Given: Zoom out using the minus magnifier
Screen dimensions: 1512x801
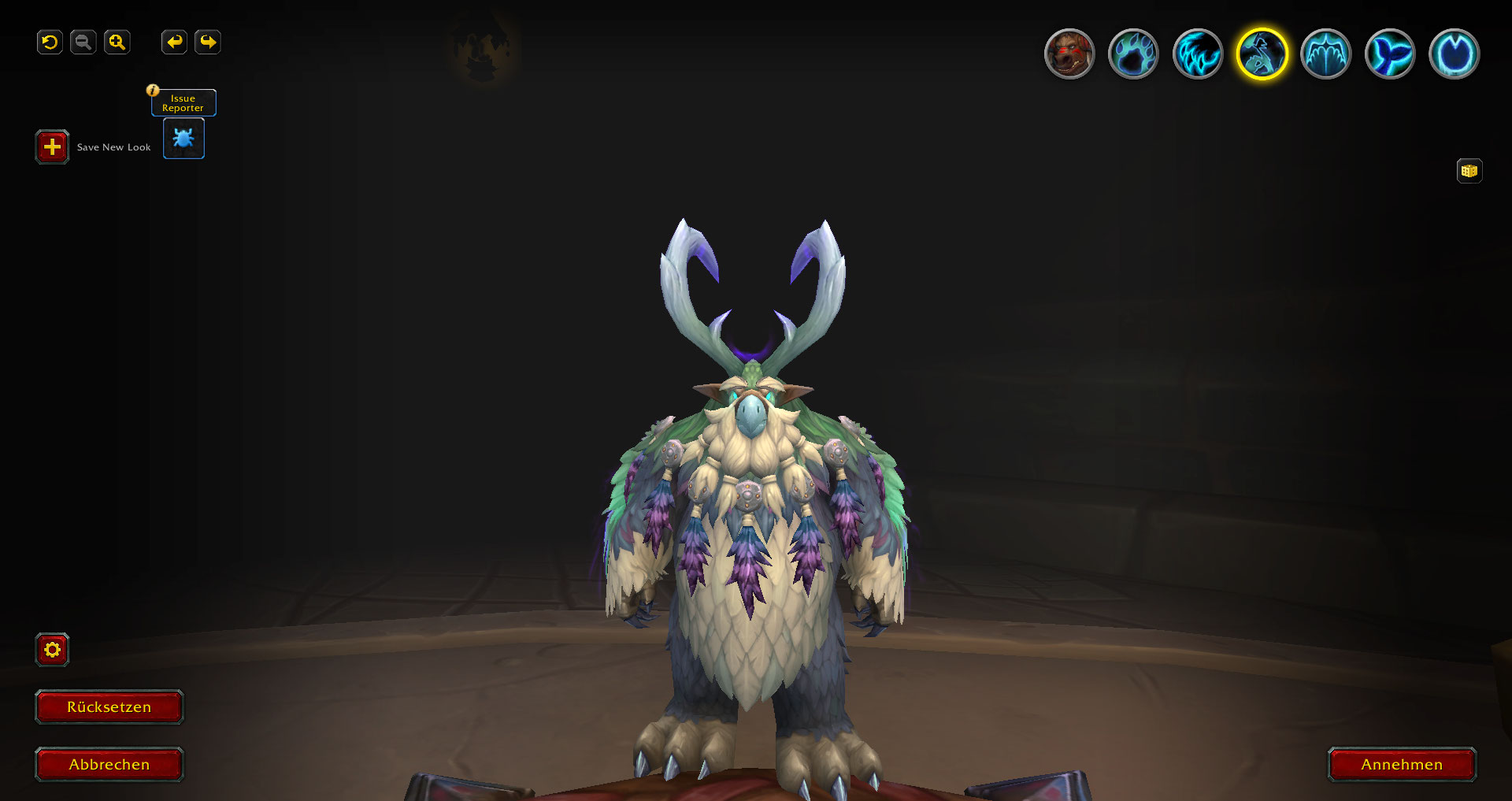Looking at the screenshot, I should 83,42.
